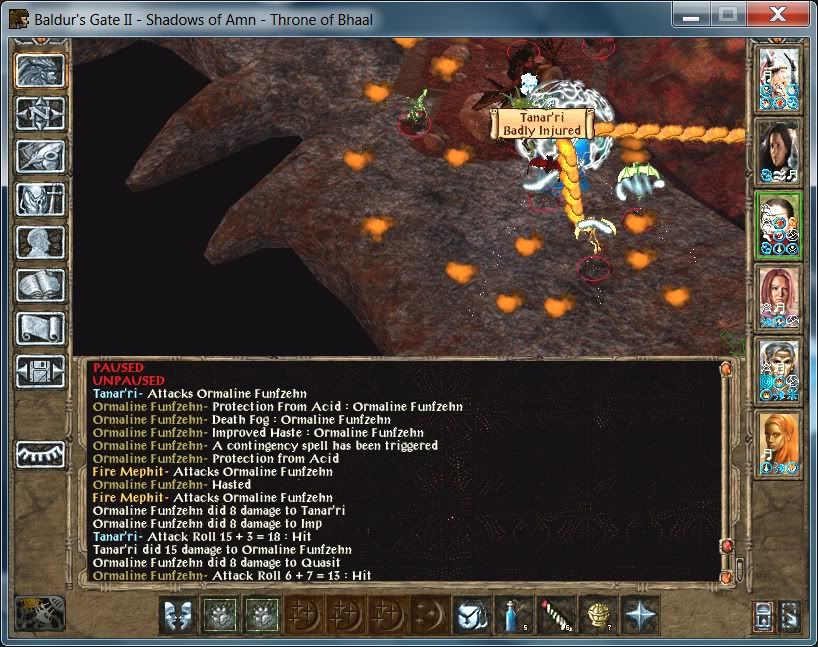This screenshot has width=818, height=647.
Task: Open the mage spellbook
Action: 41,285
